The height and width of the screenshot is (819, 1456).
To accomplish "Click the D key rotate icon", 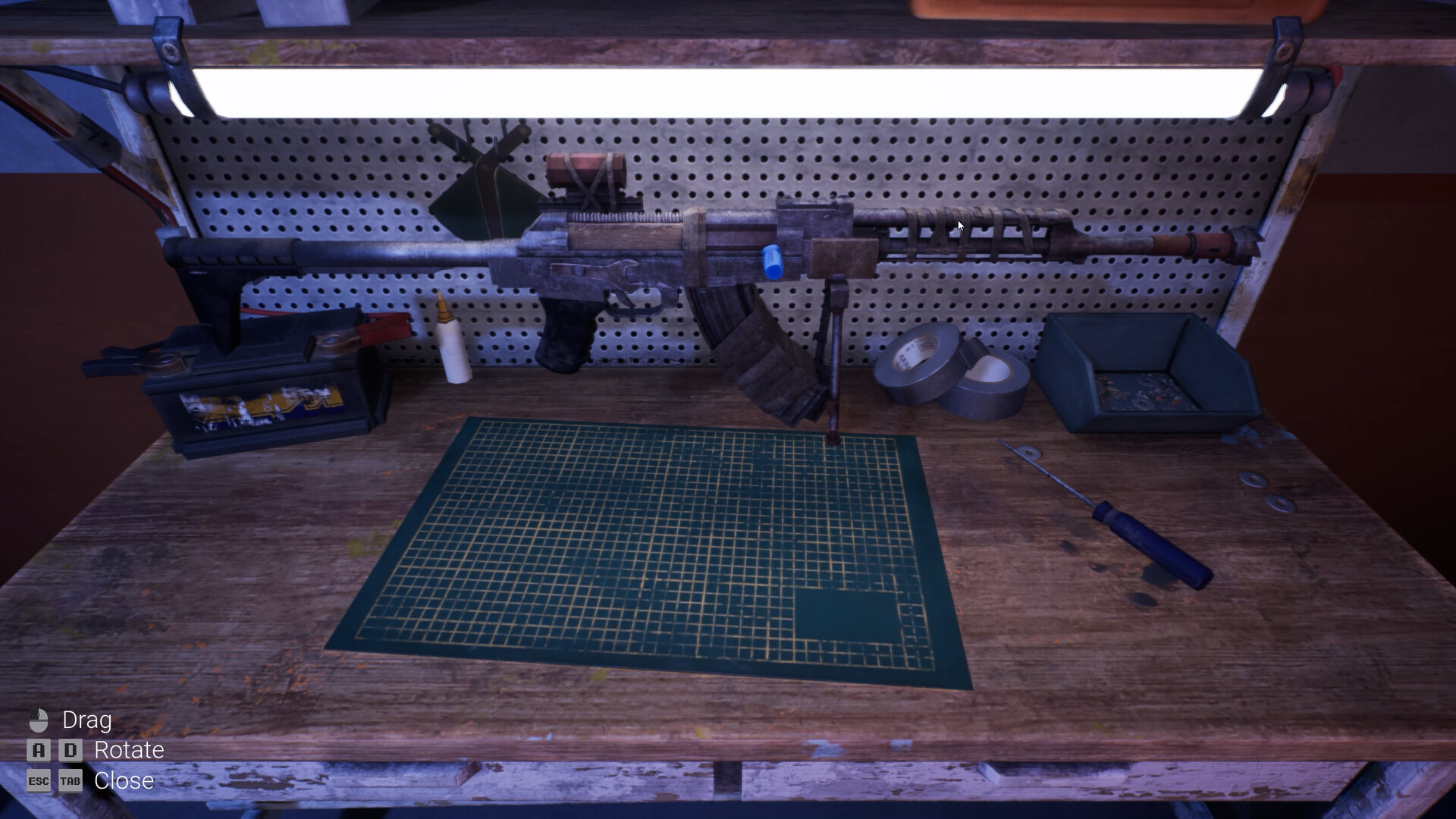I will pyautogui.click(x=71, y=750).
